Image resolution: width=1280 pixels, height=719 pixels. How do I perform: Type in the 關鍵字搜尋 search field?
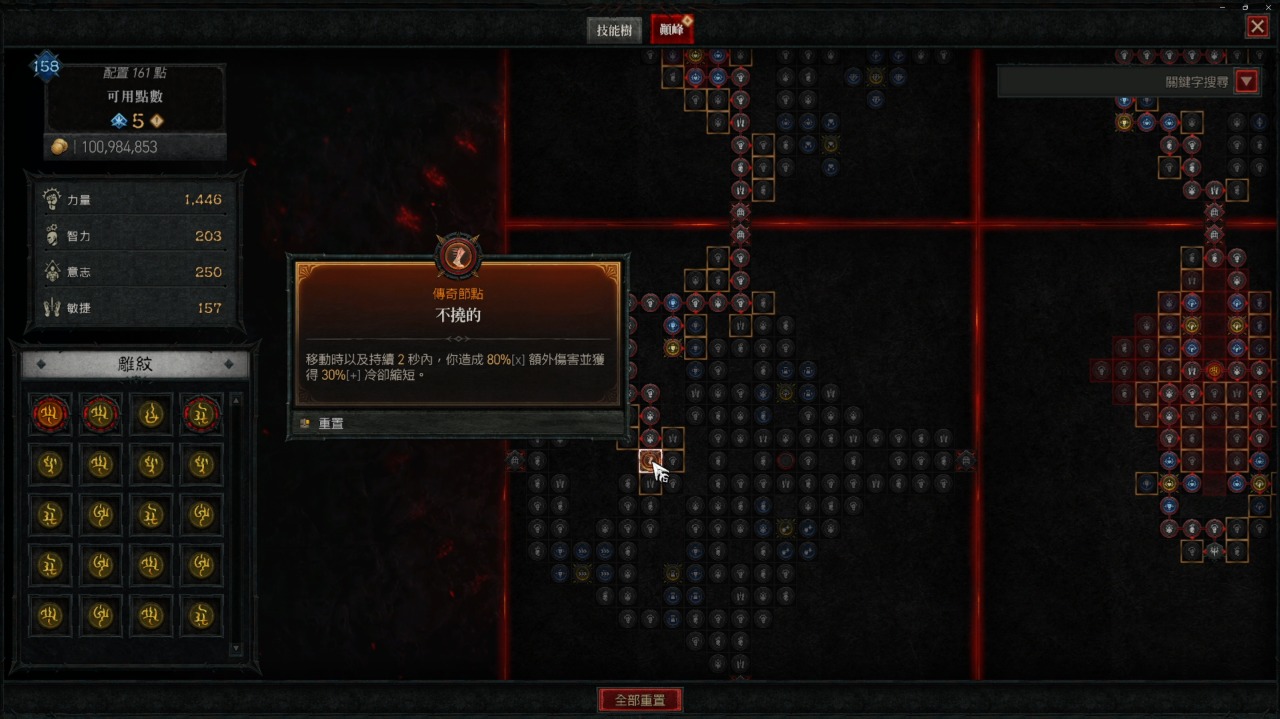coord(1115,82)
